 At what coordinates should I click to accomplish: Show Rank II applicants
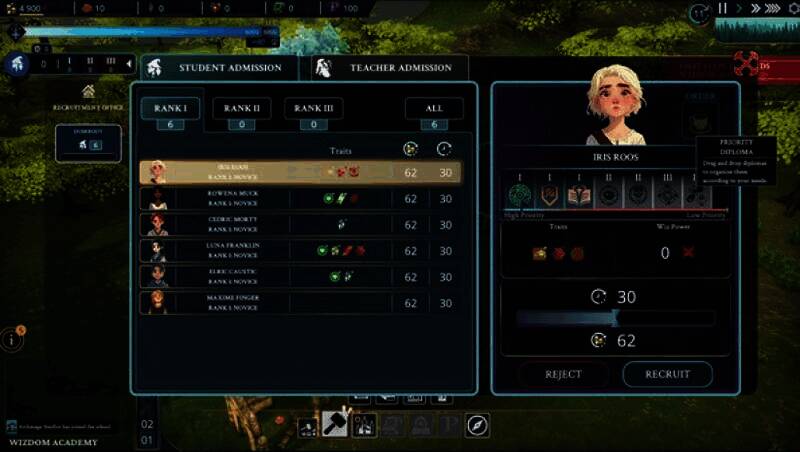pos(242,108)
